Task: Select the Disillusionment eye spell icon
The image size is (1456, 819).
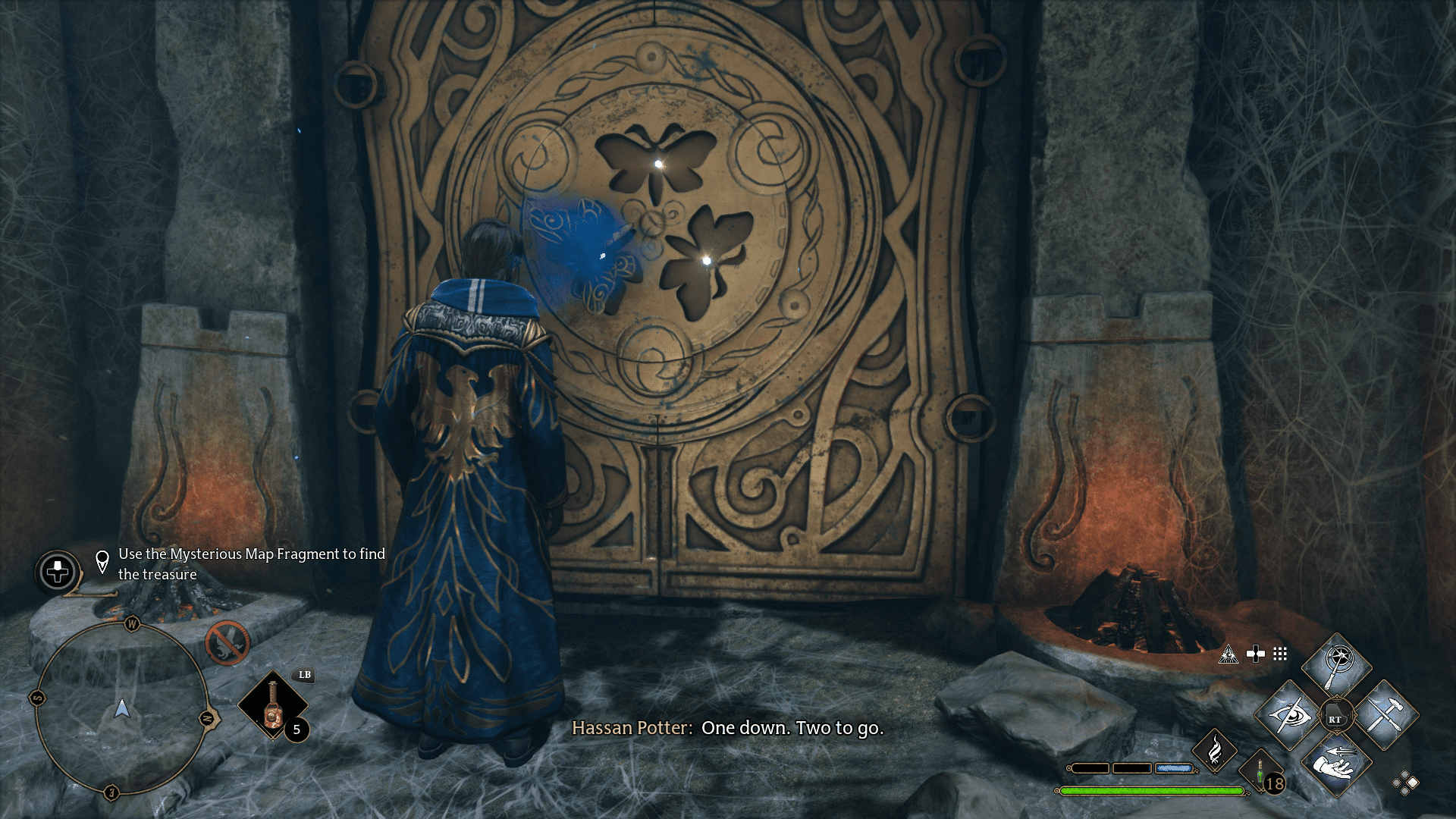Action: pos(1288,714)
